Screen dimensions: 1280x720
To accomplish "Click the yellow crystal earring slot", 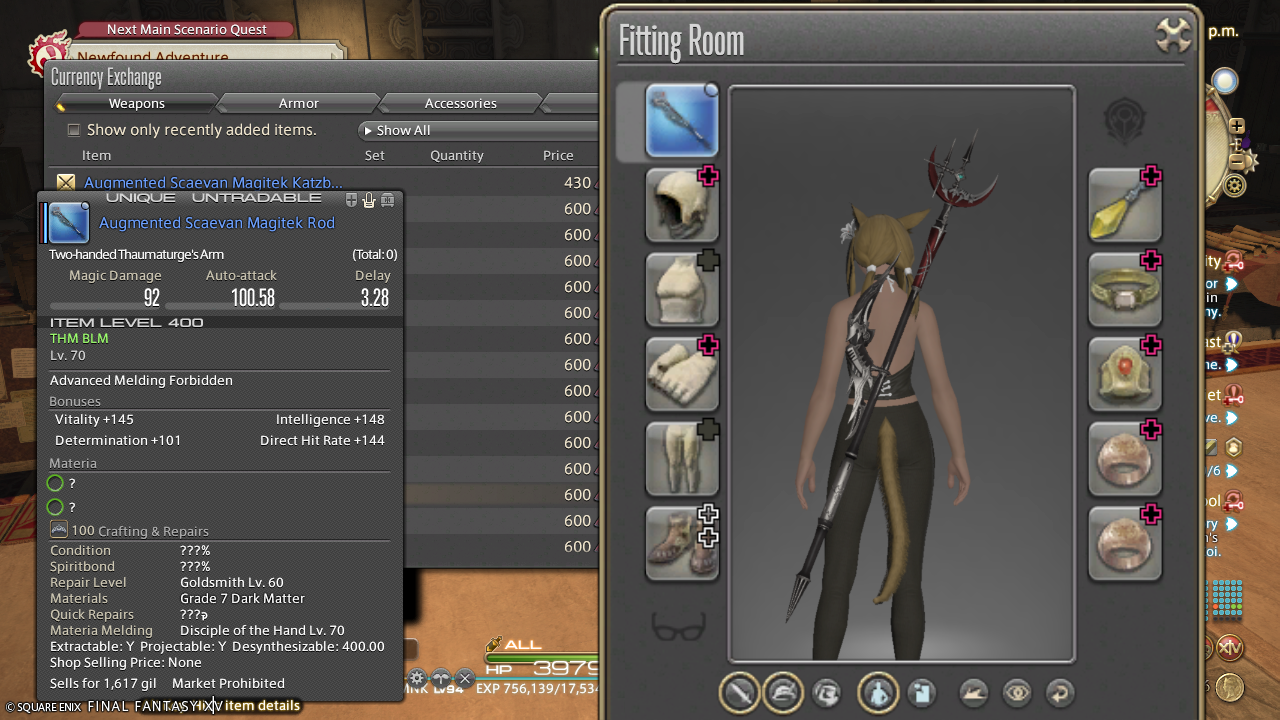I will [x=1125, y=206].
